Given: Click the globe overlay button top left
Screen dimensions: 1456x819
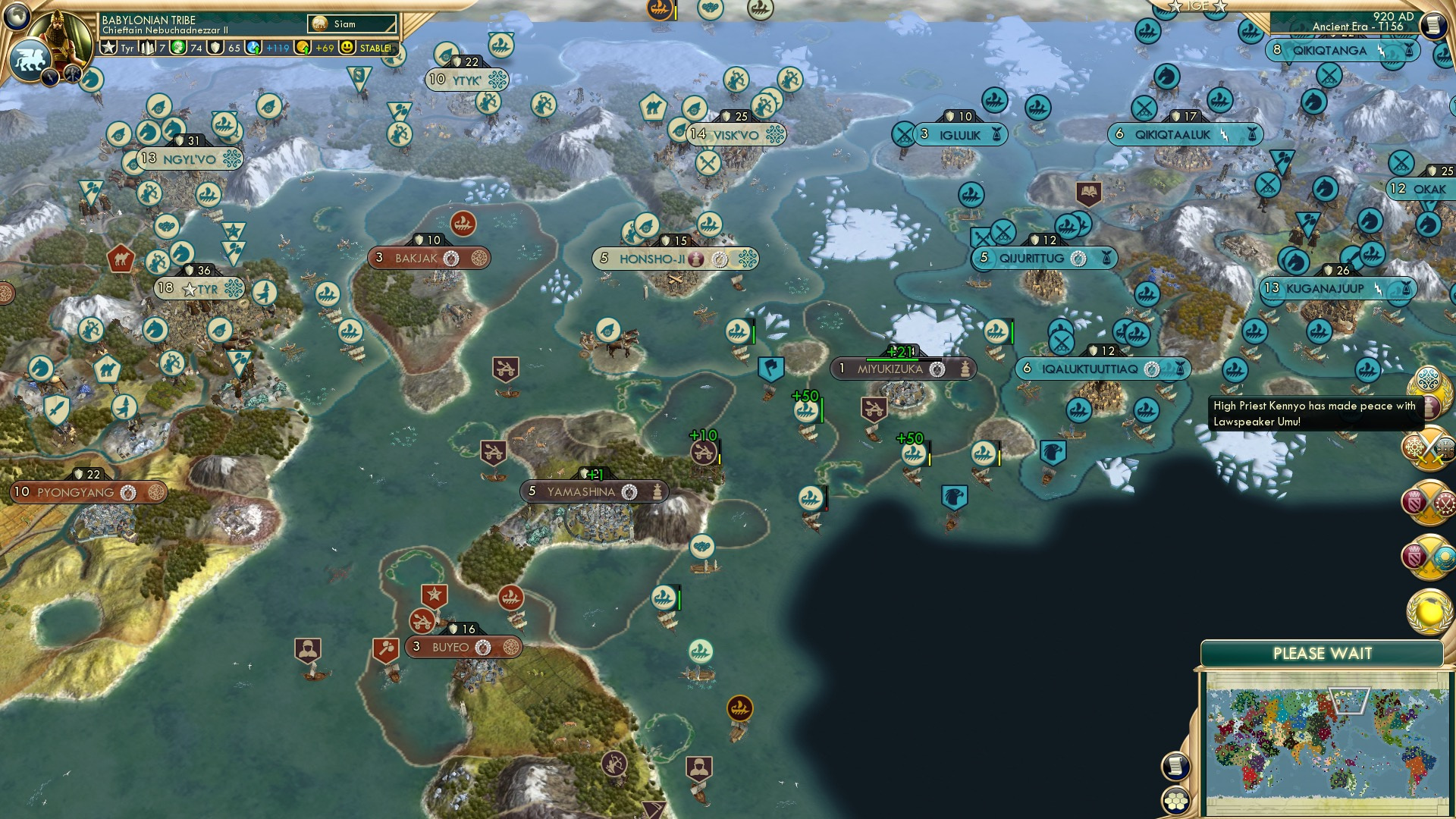Looking at the screenshot, I should (18, 17).
